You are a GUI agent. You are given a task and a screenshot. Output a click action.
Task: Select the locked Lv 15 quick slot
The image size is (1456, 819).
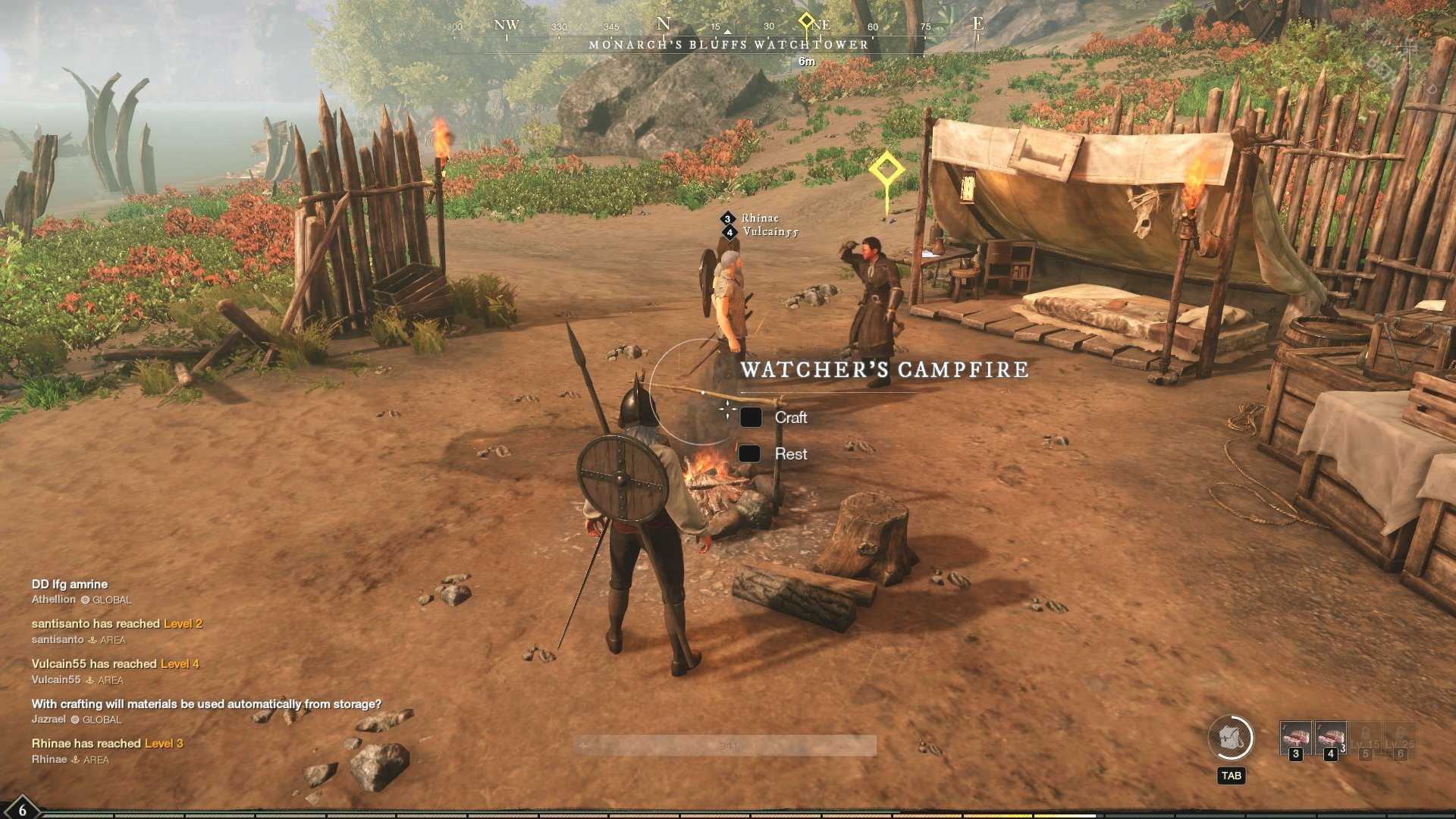click(1365, 739)
